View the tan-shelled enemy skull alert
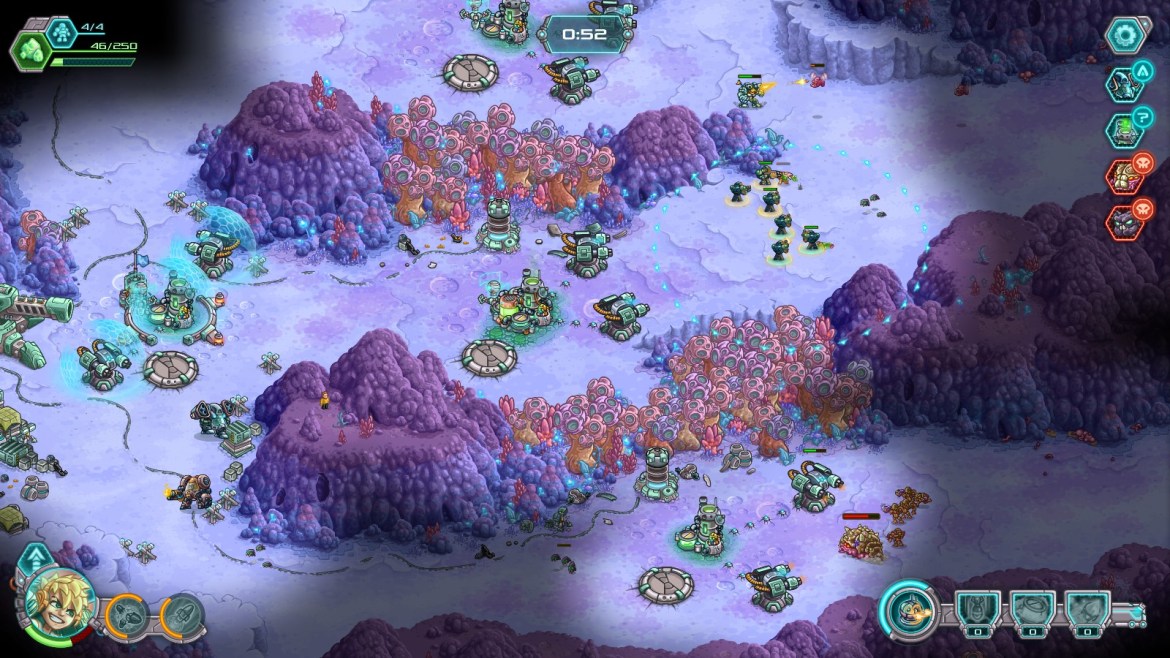Screen dimensions: 1170x658 click(x=1124, y=176)
